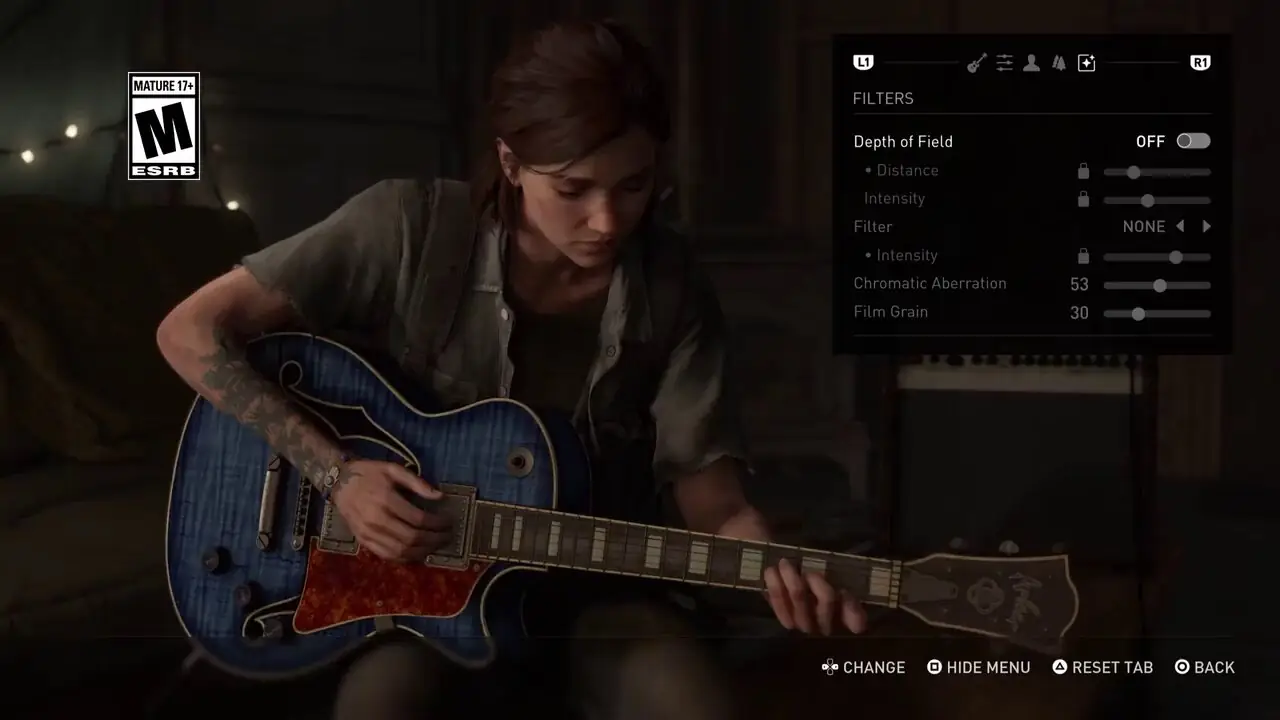
Task: Select the guitar tab icon
Action: tap(978, 62)
